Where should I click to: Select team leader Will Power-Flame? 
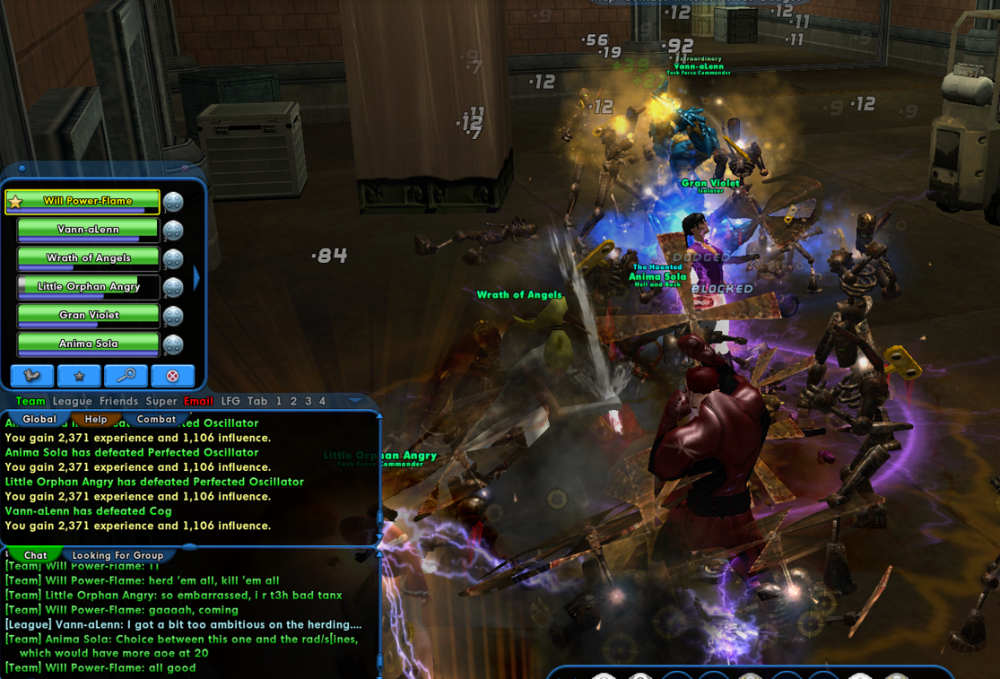point(88,201)
